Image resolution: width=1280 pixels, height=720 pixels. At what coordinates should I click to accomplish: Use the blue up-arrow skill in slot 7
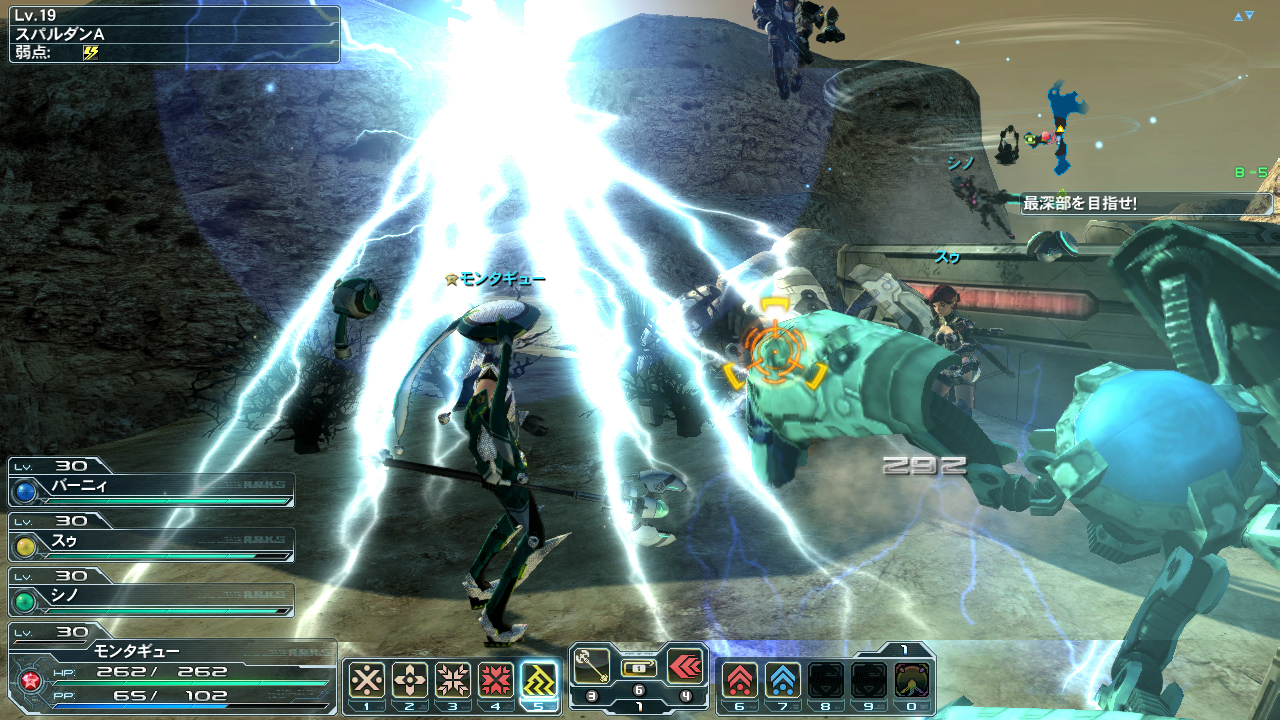pos(783,680)
